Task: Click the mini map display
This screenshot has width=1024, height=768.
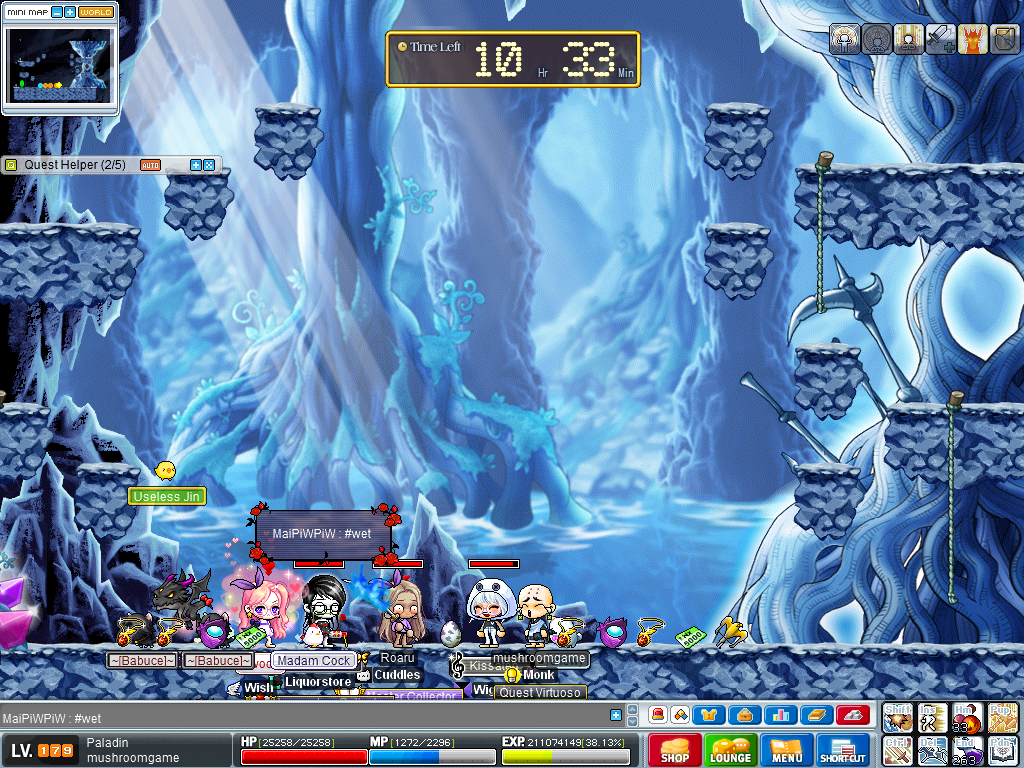Action: [60, 66]
